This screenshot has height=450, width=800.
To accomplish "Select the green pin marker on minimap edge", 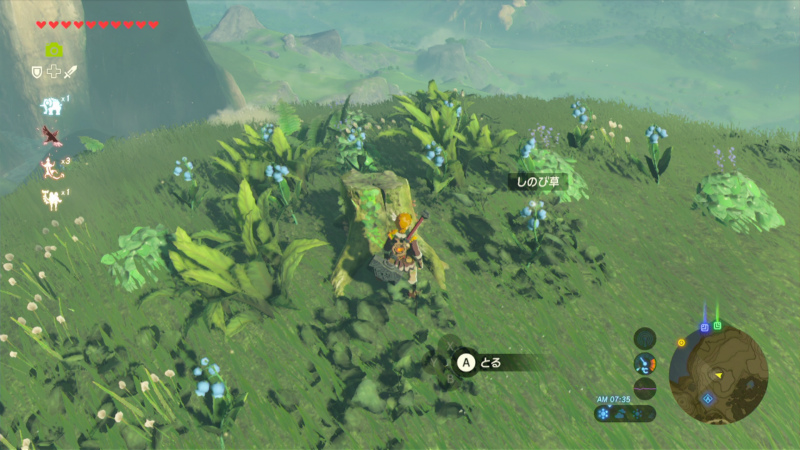I will [x=718, y=325].
